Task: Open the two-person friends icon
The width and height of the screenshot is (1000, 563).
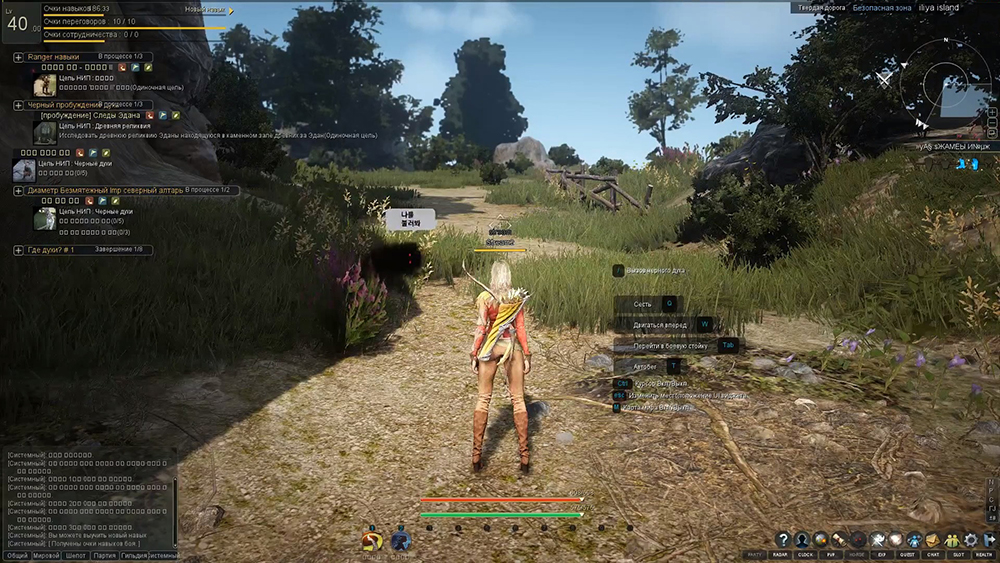Action: [951, 539]
